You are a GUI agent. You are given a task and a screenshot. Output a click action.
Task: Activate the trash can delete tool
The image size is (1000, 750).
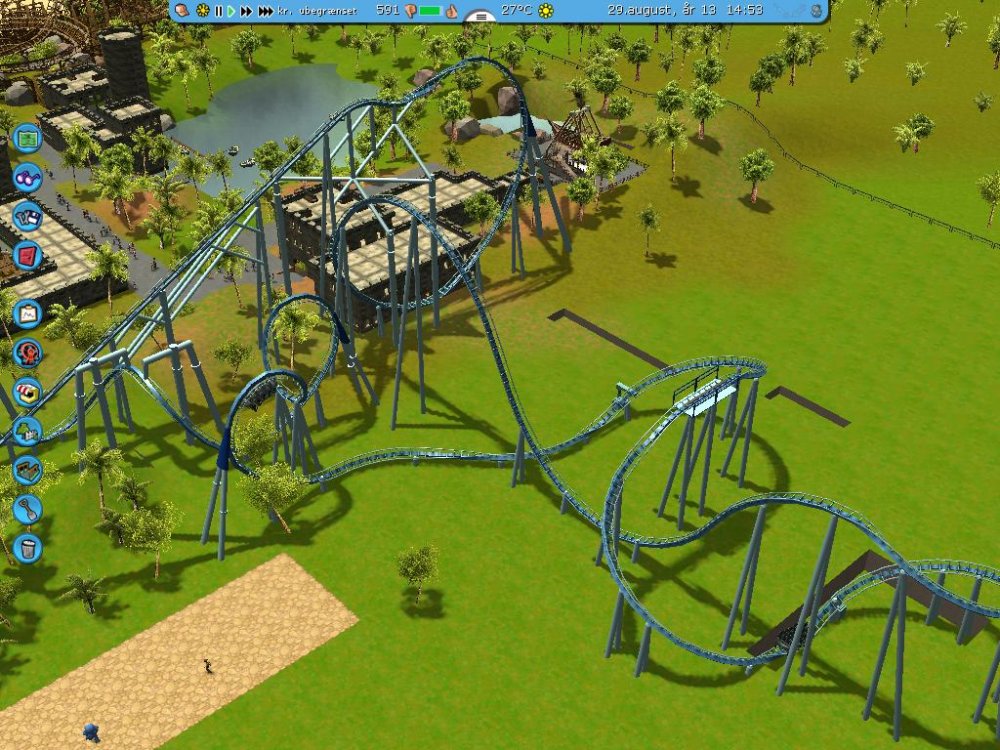coord(27,547)
